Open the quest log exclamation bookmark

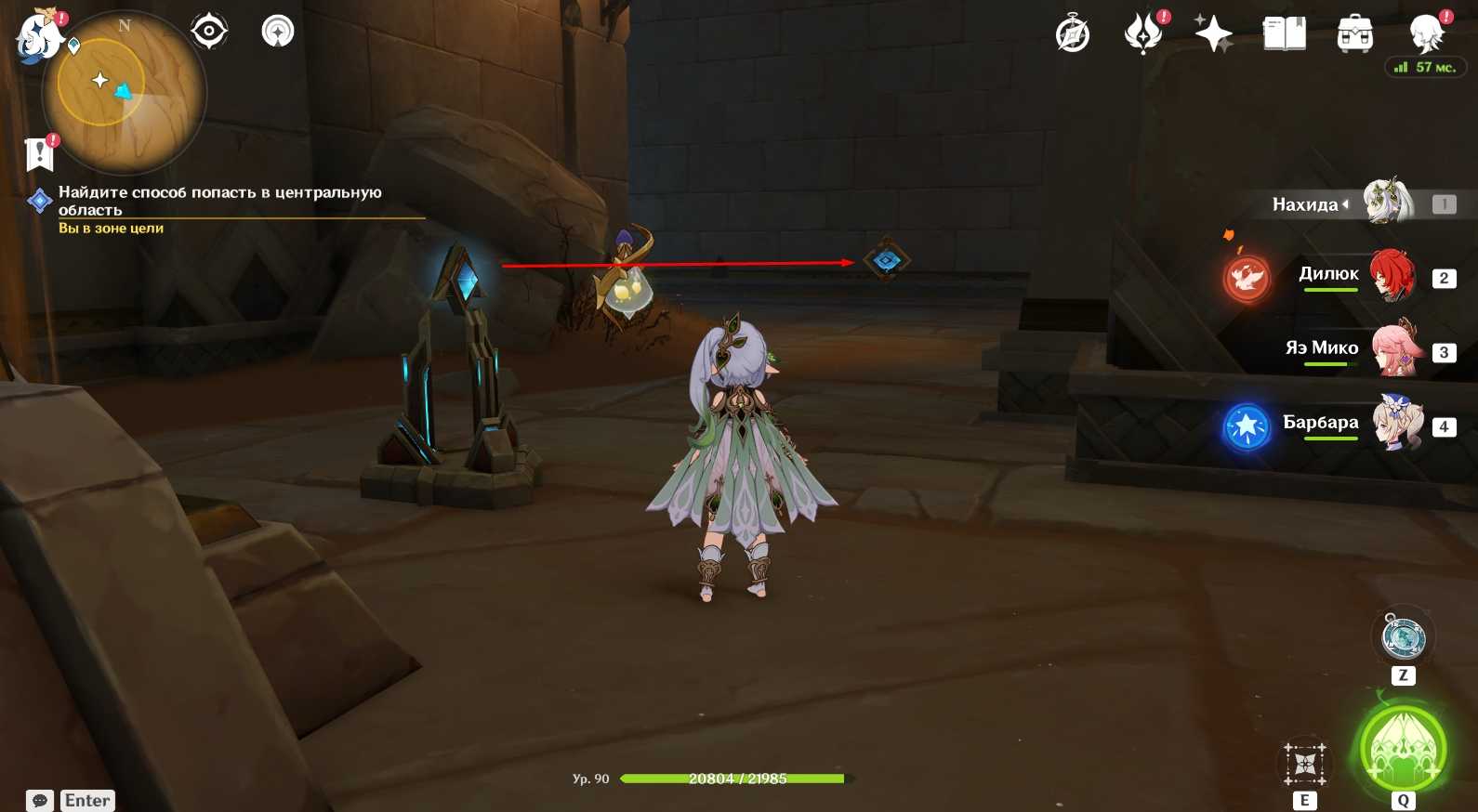(x=40, y=153)
